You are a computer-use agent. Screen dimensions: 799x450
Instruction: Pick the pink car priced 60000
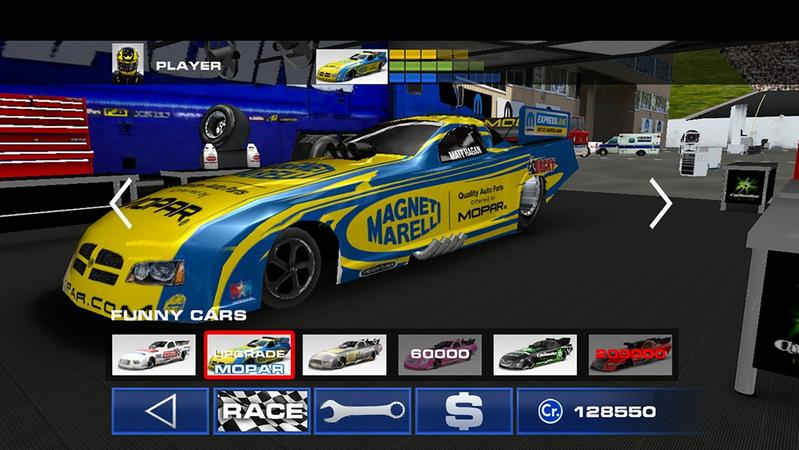(439, 354)
